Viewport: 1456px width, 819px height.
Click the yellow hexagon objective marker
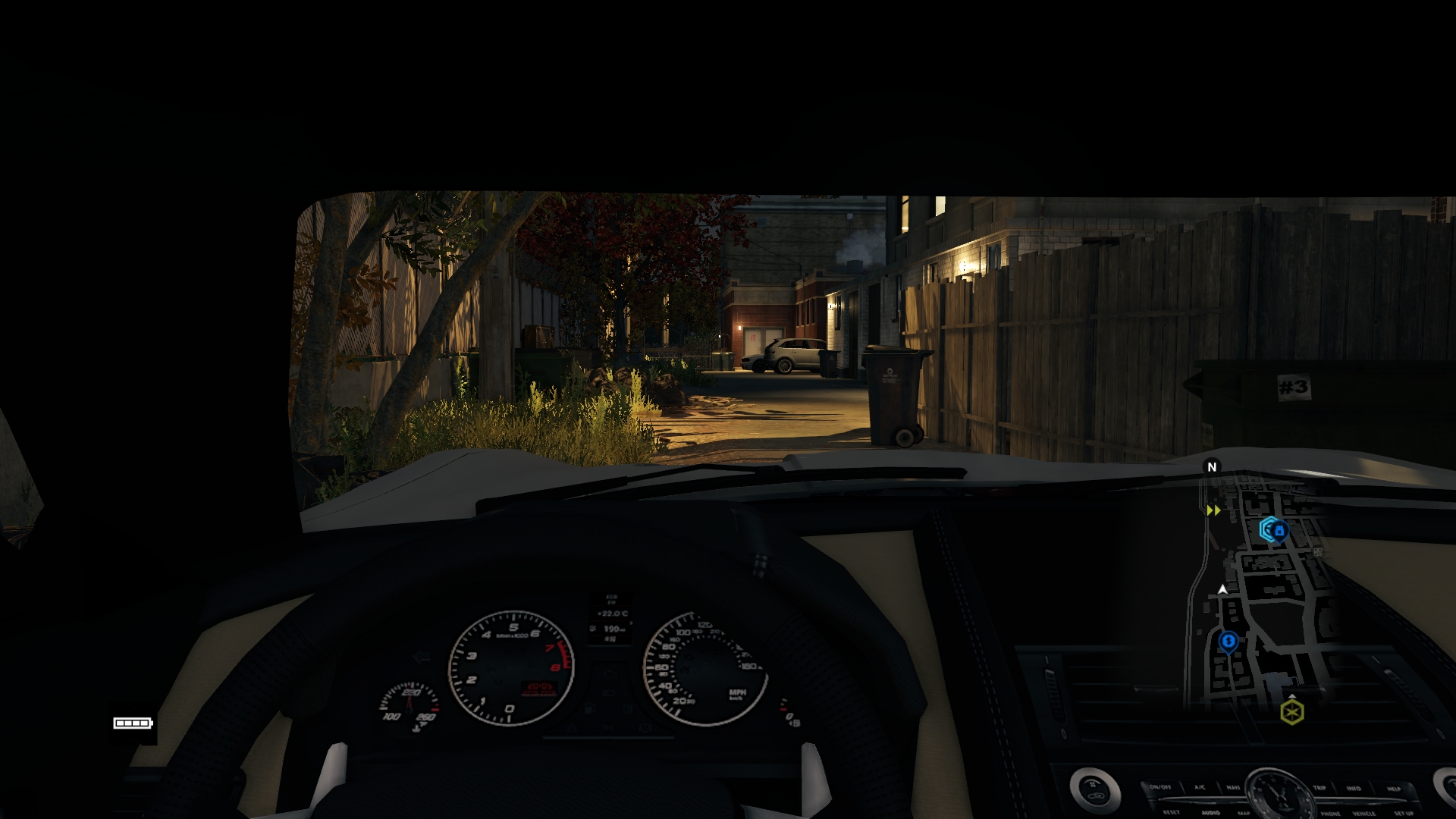tap(1292, 712)
